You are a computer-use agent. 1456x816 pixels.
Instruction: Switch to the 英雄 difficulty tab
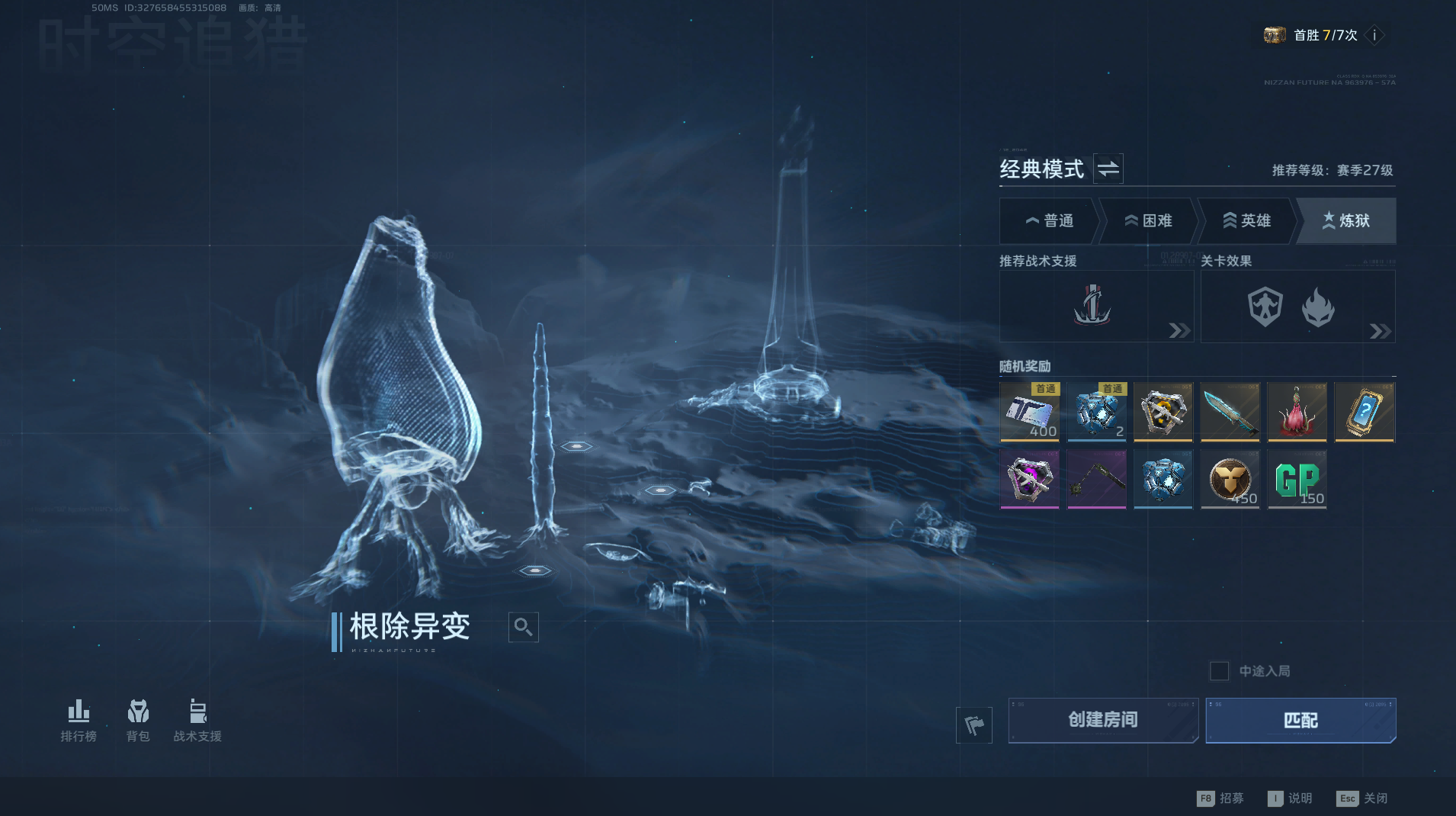[x=1248, y=220]
